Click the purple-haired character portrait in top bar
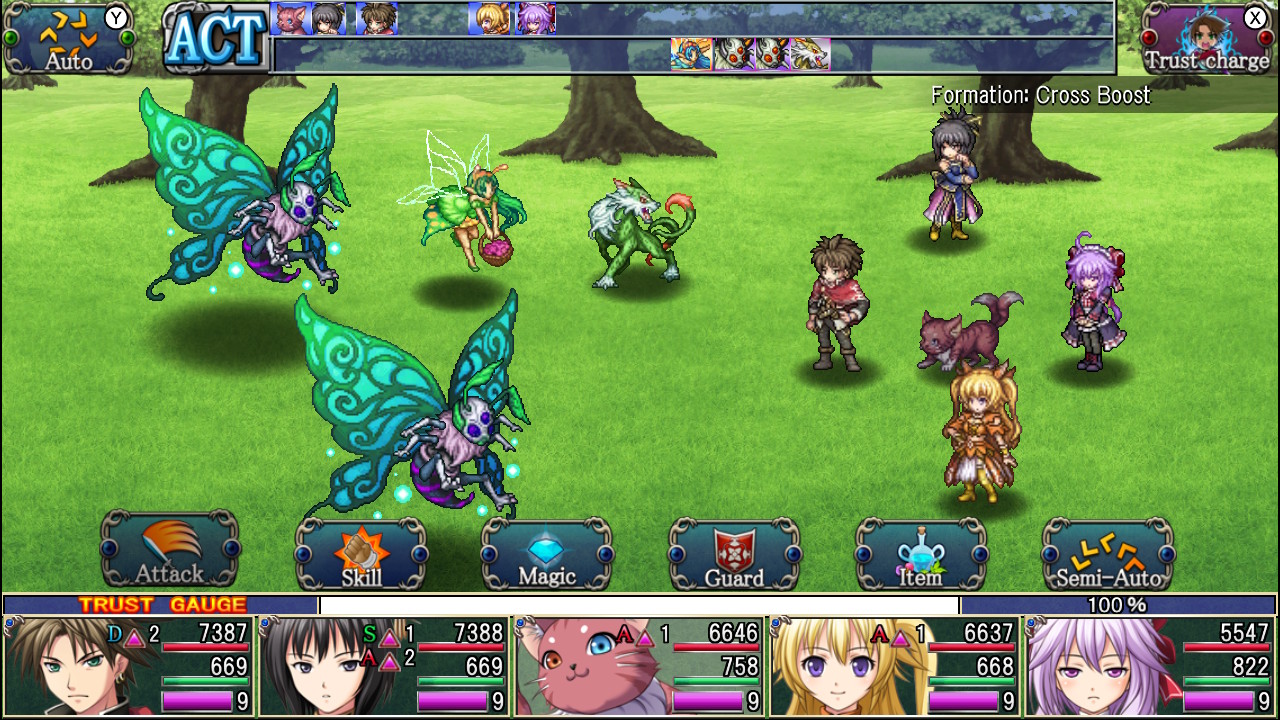Image resolution: width=1280 pixels, height=720 pixels. pyautogui.click(x=534, y=20)
